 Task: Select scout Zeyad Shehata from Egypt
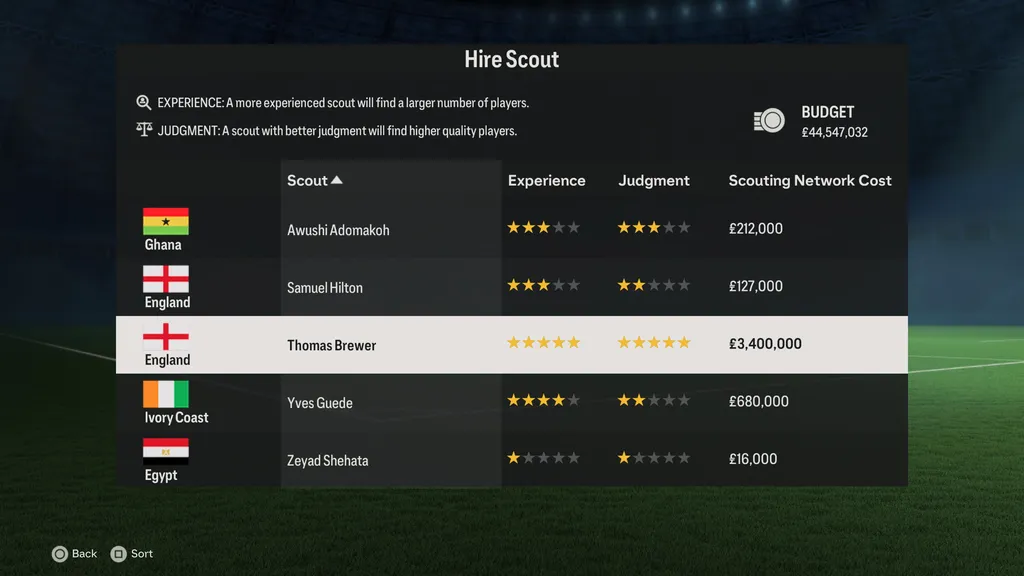[327, 461]
